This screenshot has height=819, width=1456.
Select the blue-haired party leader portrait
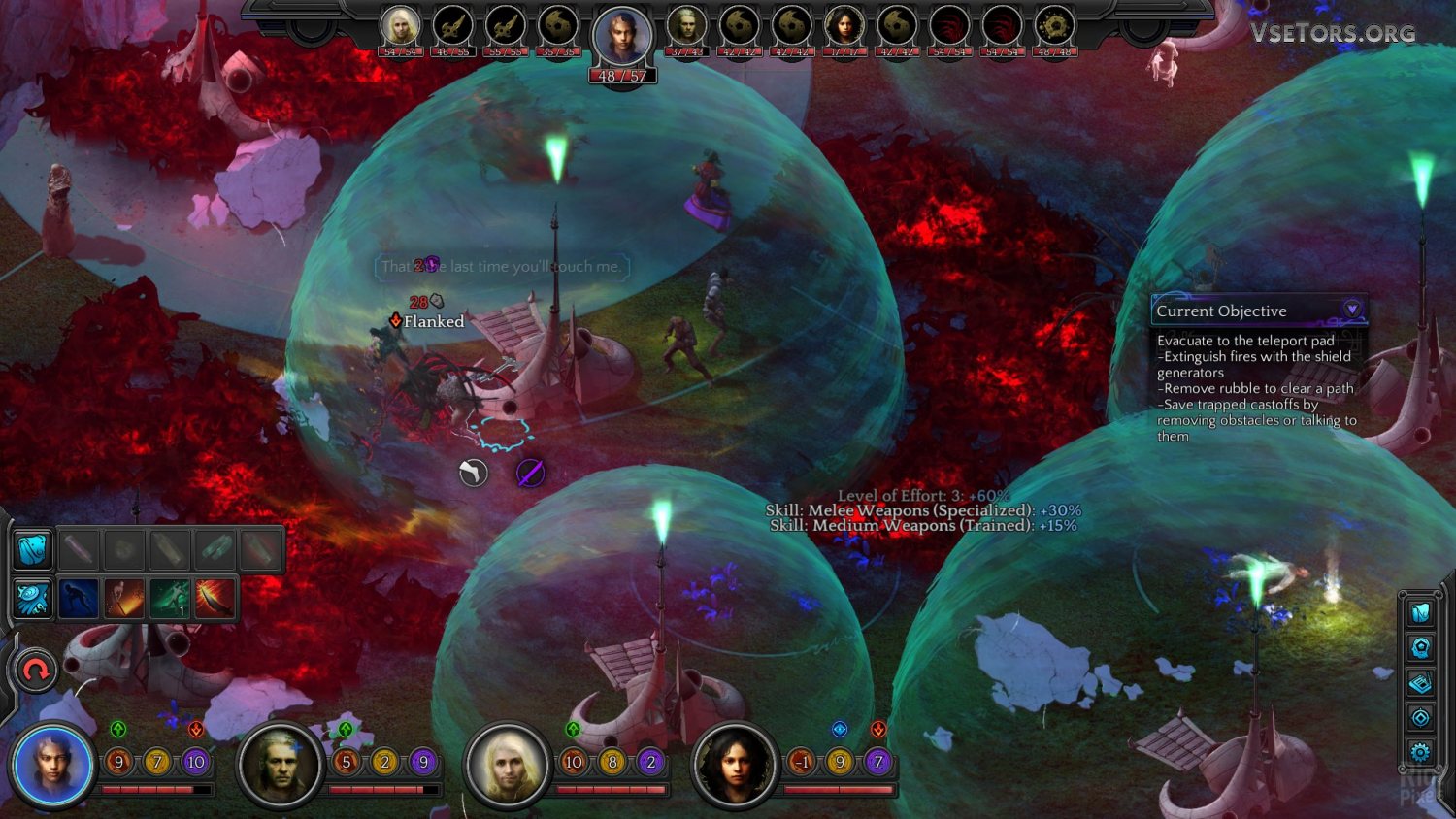point(52,766)
